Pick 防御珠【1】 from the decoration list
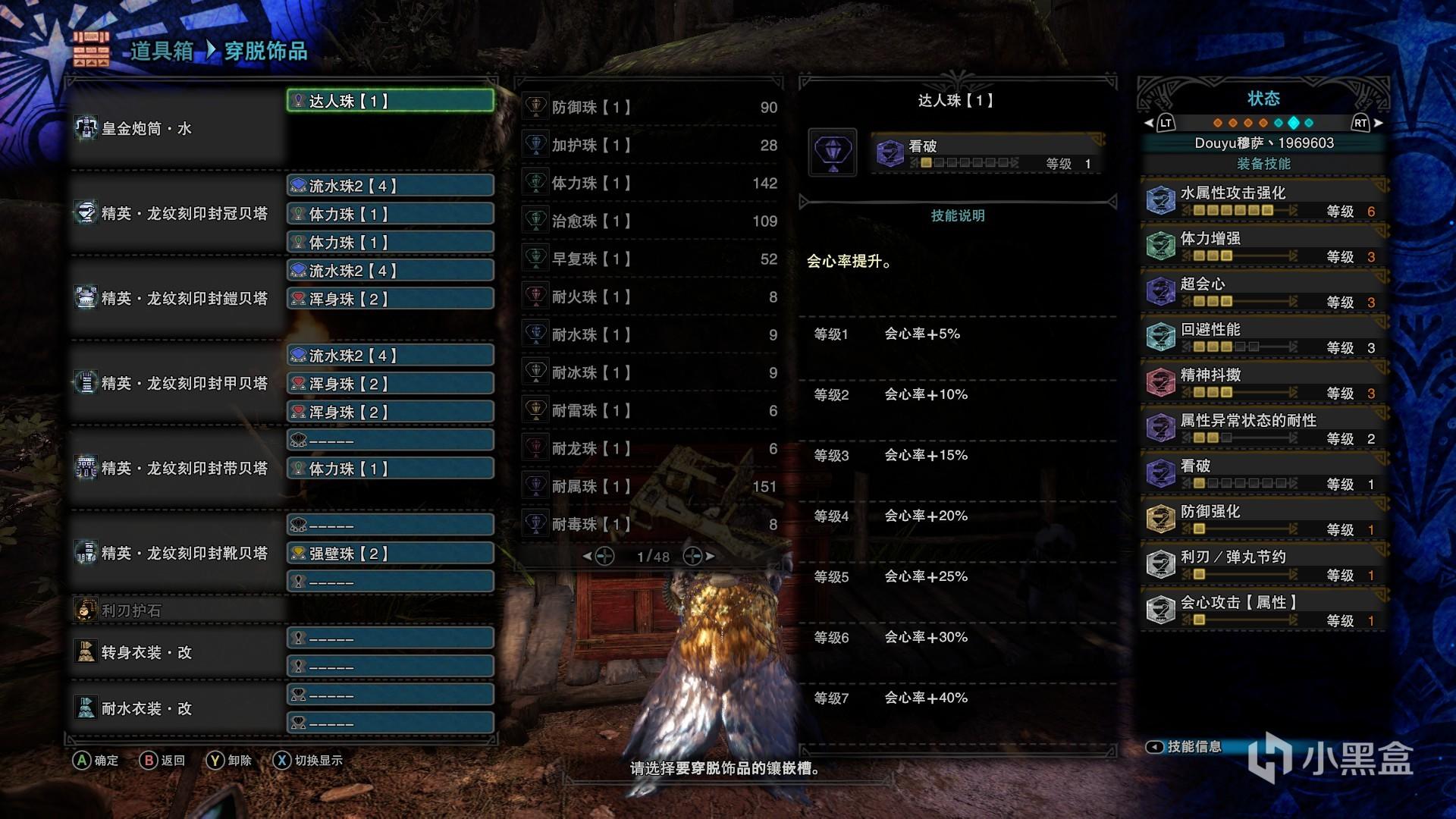Viewport: 1456px width, 819px height. [651, 108]
